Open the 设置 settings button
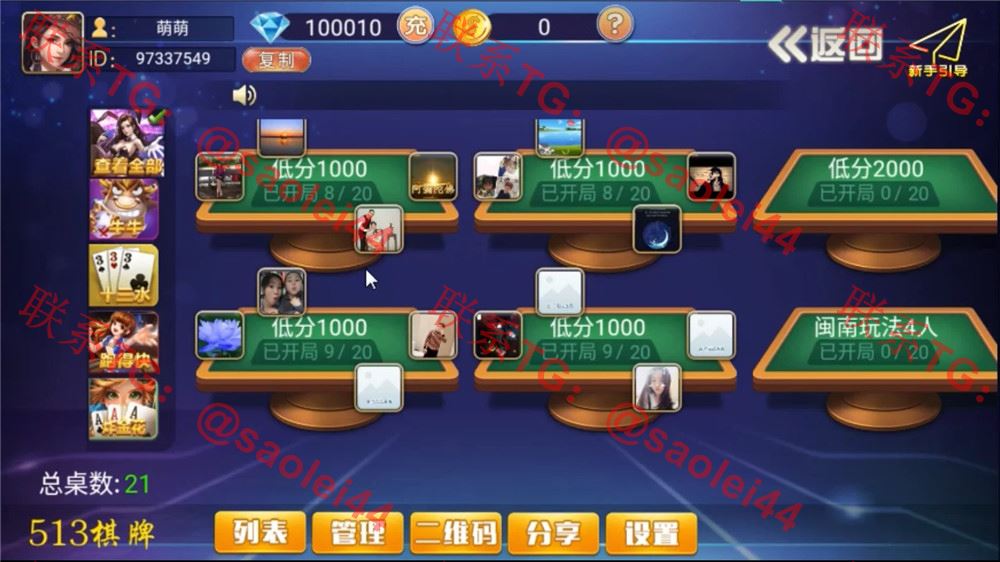 pyautogui.click(x=652, y=533)
